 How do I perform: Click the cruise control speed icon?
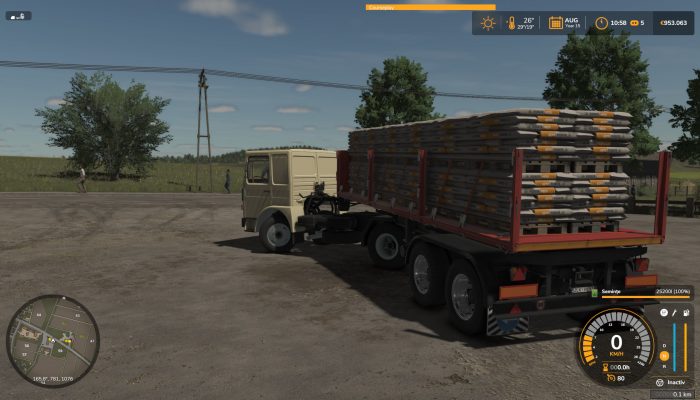609,378
